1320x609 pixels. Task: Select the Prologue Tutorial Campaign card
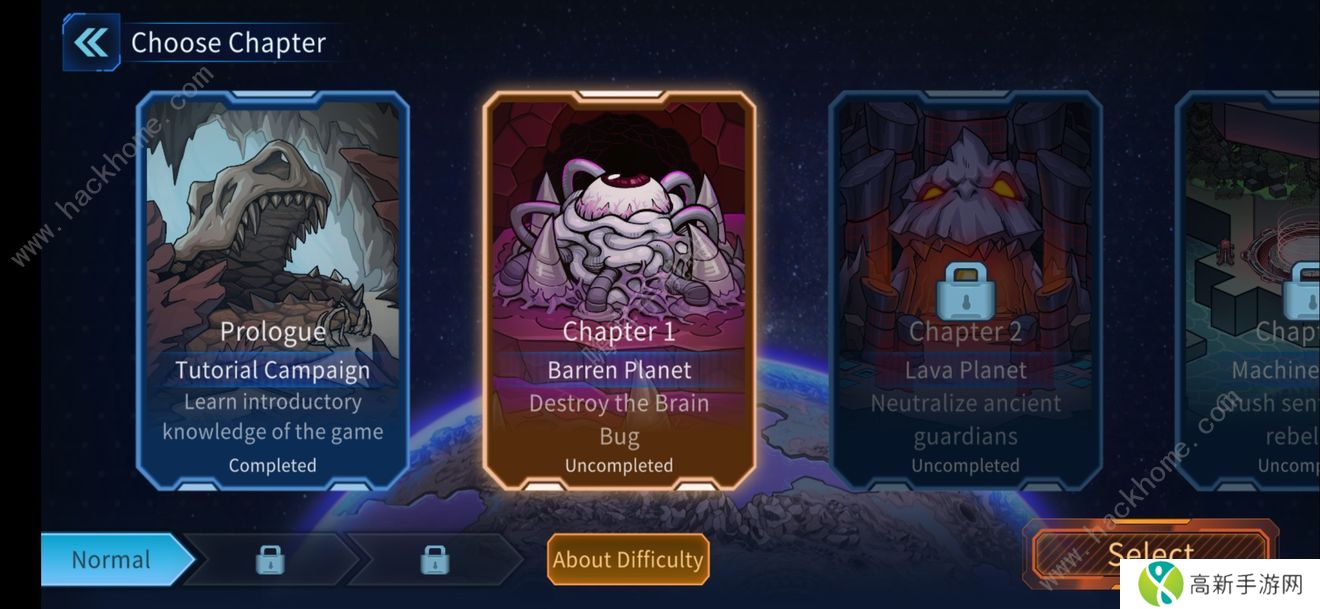[x=272, y=290]
